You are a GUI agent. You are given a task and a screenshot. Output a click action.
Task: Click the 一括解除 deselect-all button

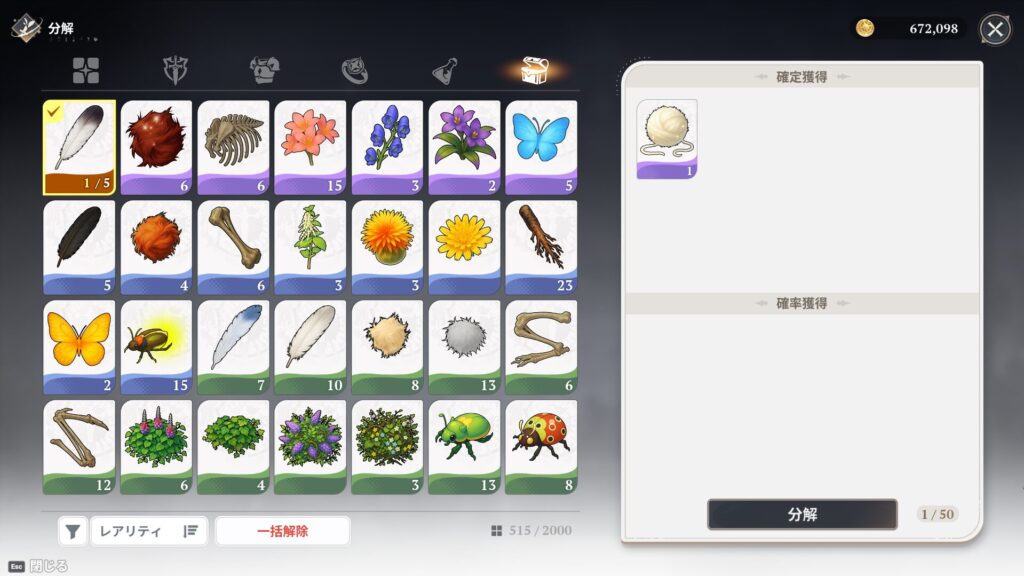point(283,531)
